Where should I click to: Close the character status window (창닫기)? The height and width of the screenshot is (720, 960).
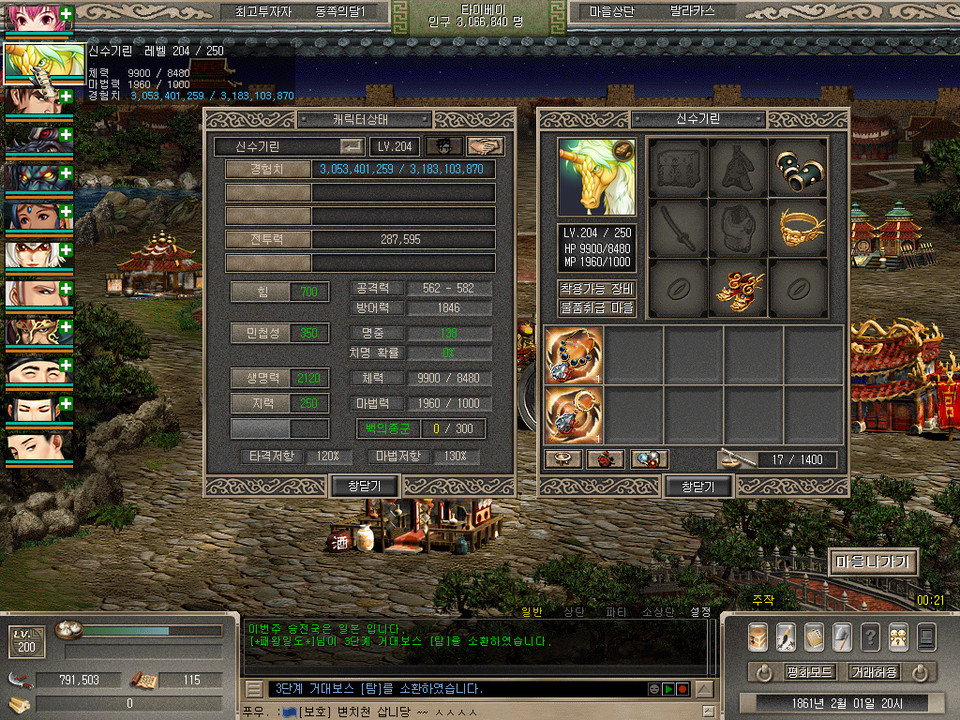[x=364, y=486]
